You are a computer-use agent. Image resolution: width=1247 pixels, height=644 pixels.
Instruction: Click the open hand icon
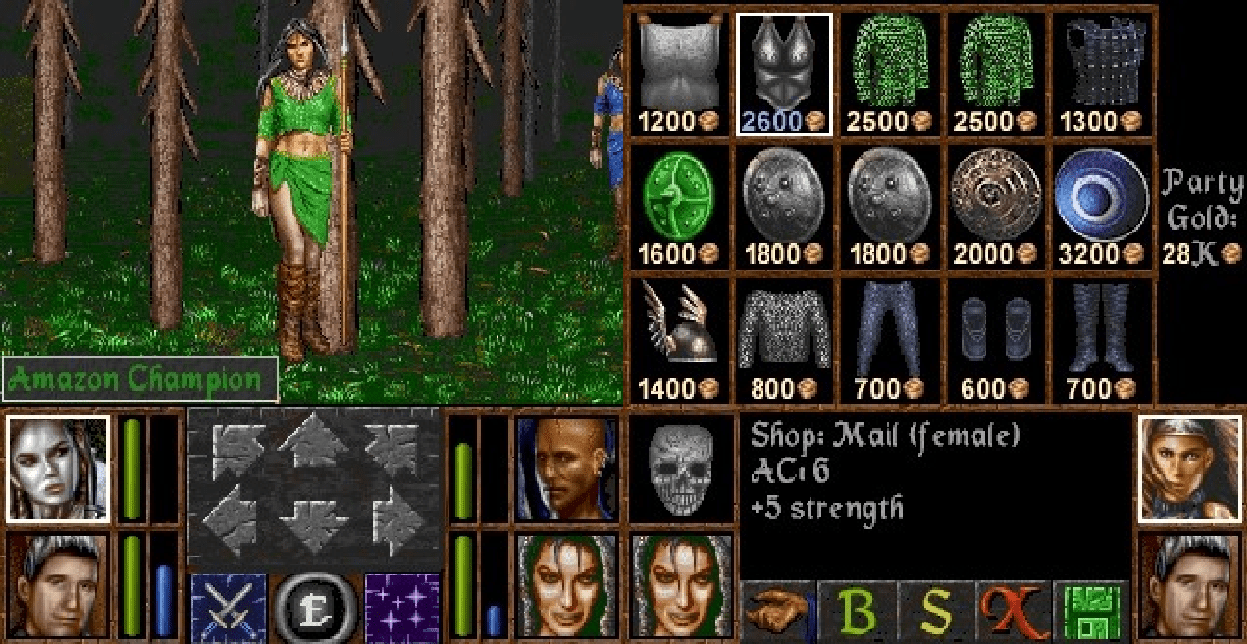click(777, 610)
